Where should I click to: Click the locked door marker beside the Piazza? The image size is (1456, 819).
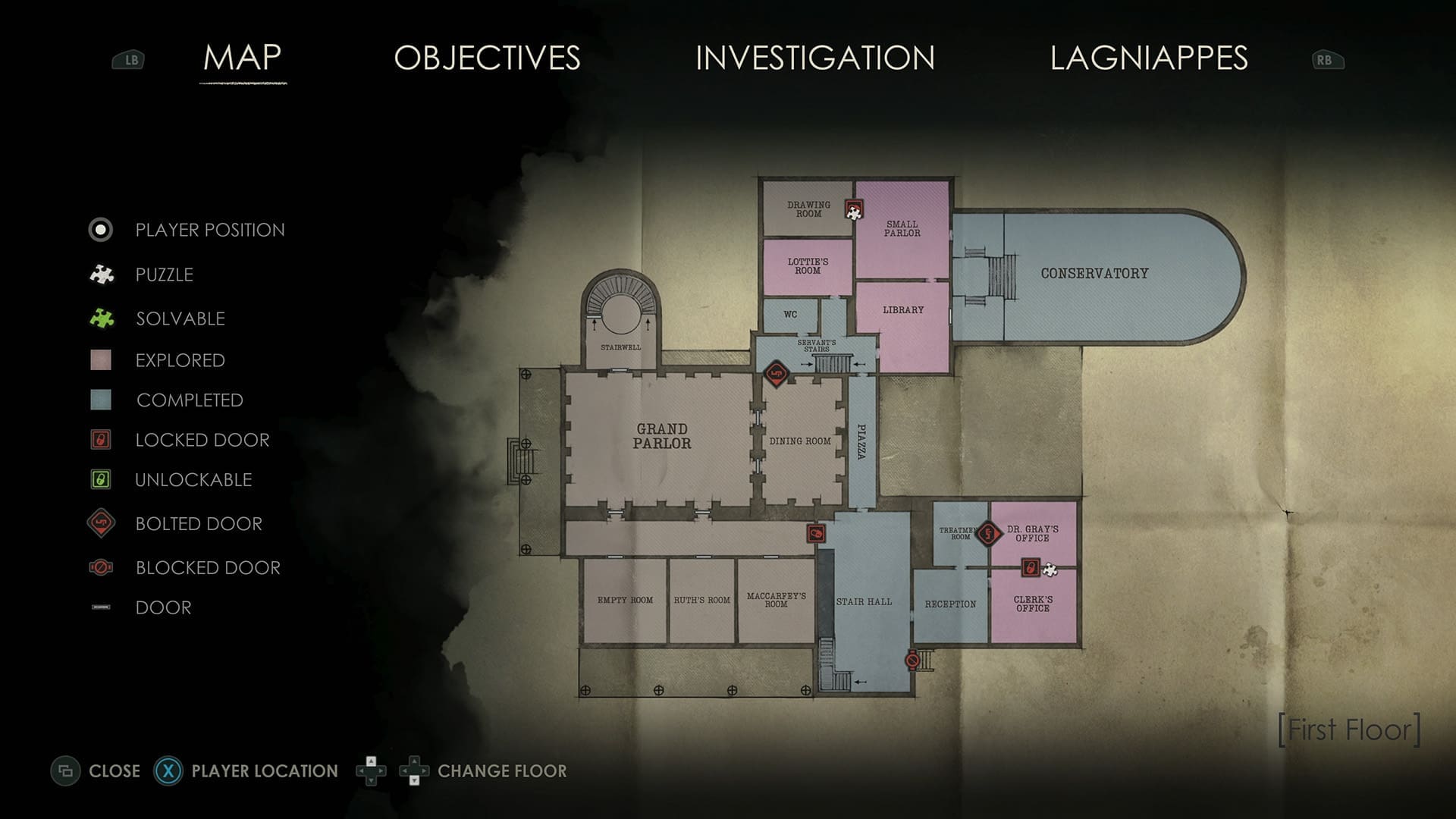814,533
